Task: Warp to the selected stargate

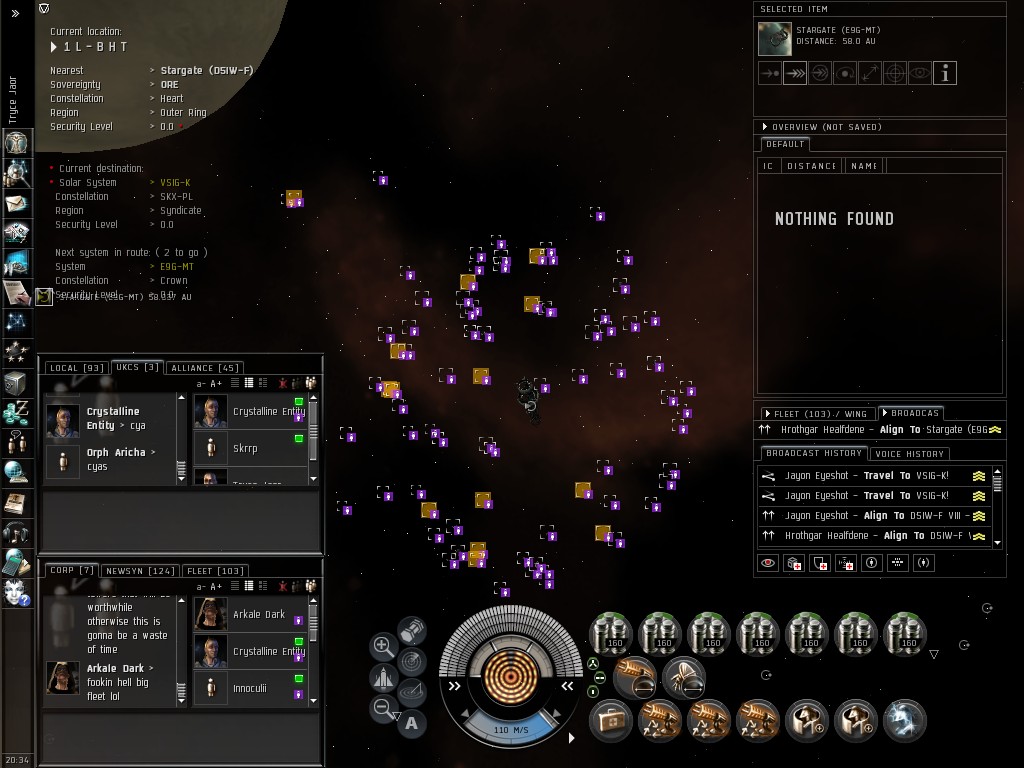Action: point(795,73)
